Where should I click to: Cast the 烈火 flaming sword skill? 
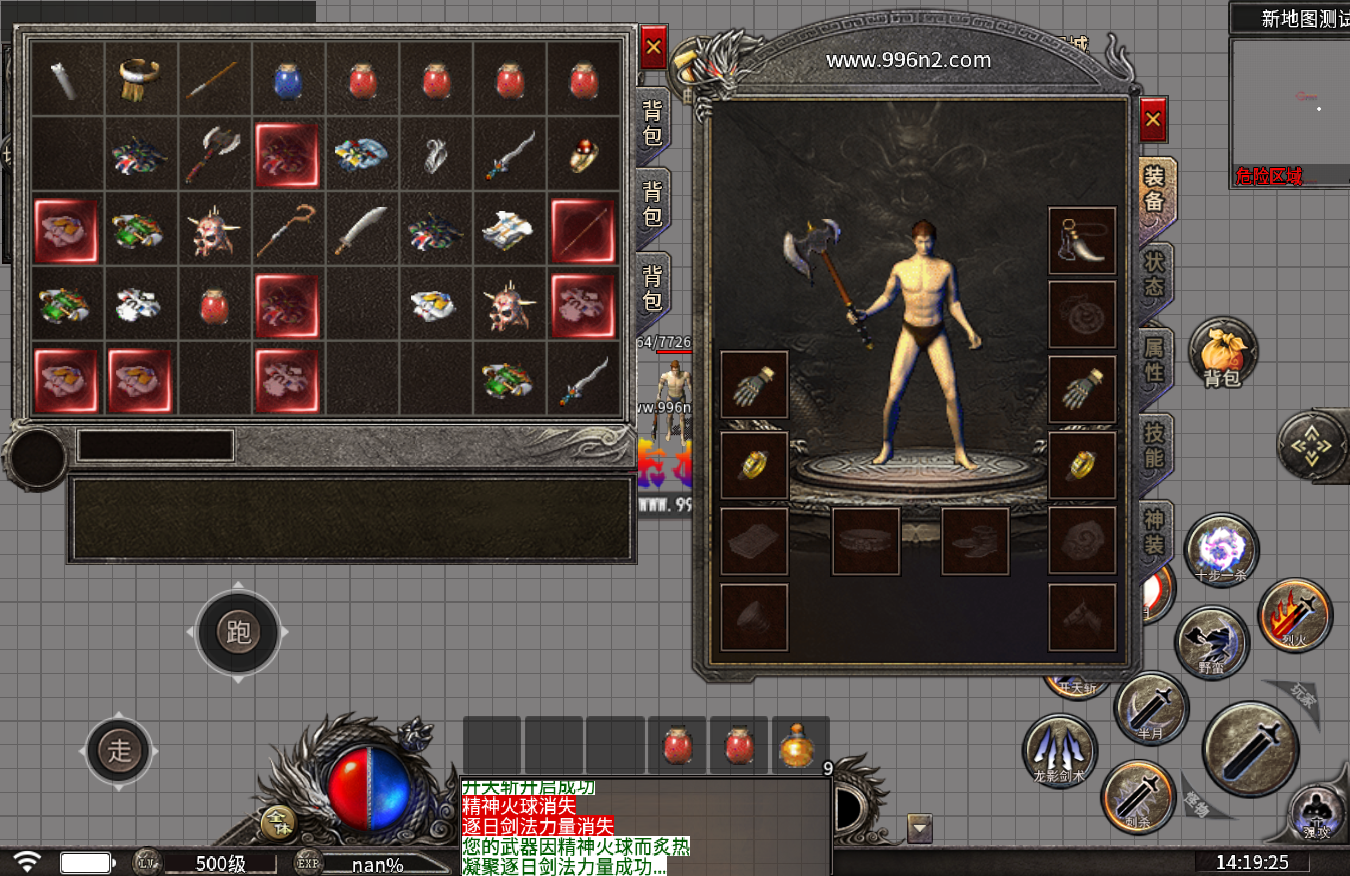pos(1295,615)
